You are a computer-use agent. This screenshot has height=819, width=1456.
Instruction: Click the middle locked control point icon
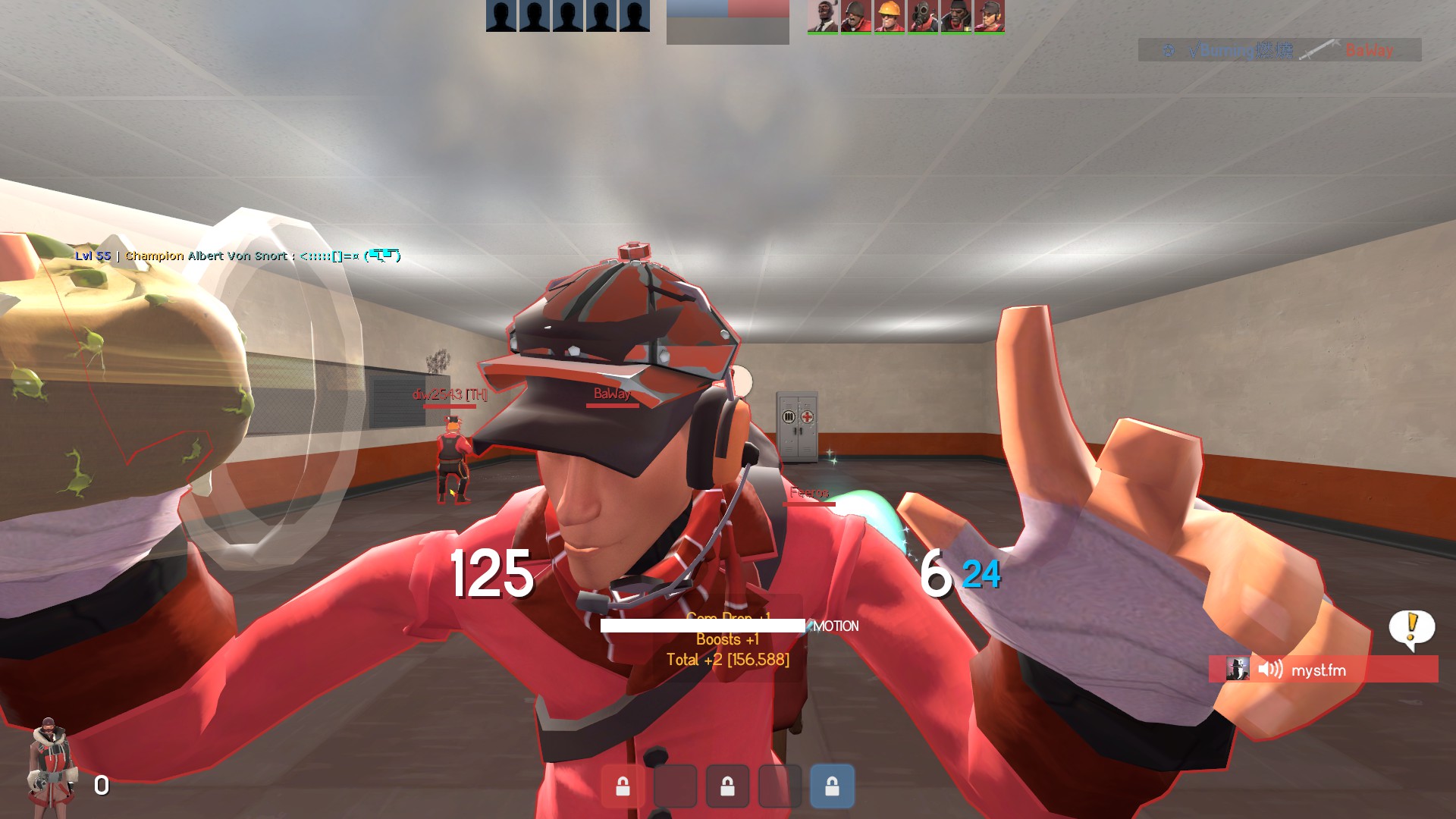(727, 786)
